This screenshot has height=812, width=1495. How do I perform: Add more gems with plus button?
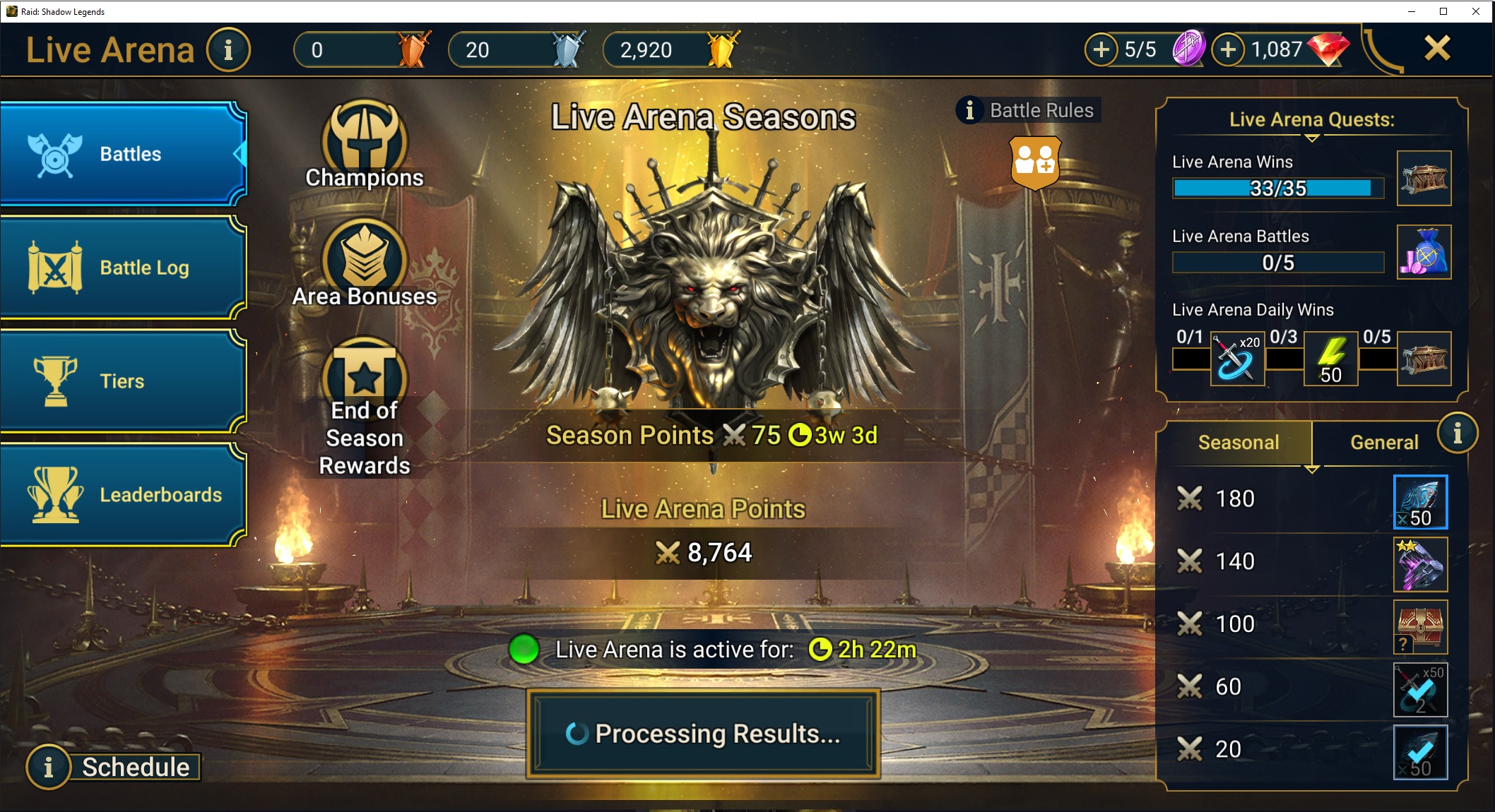coord(1229,49)
